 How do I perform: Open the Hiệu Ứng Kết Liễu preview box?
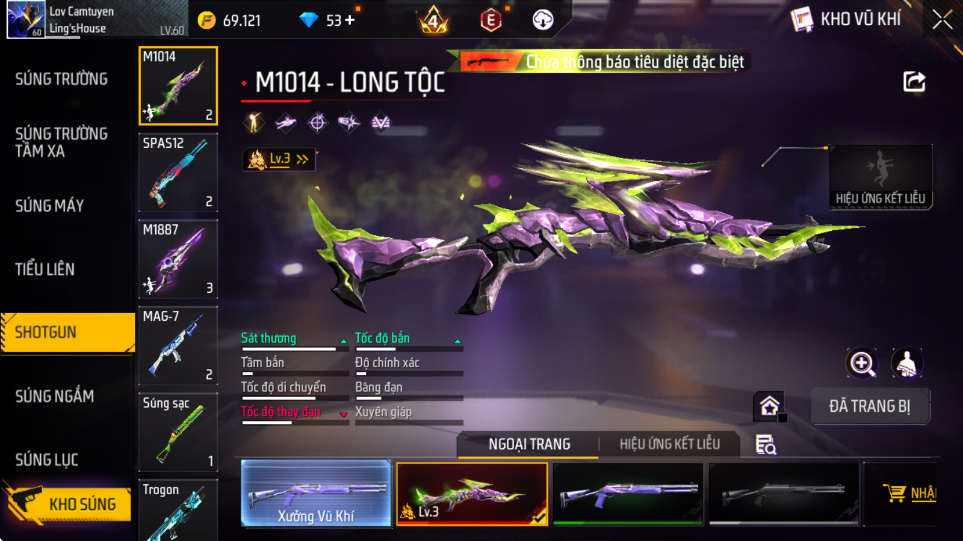pyautogui.click(x=881, y=177)
